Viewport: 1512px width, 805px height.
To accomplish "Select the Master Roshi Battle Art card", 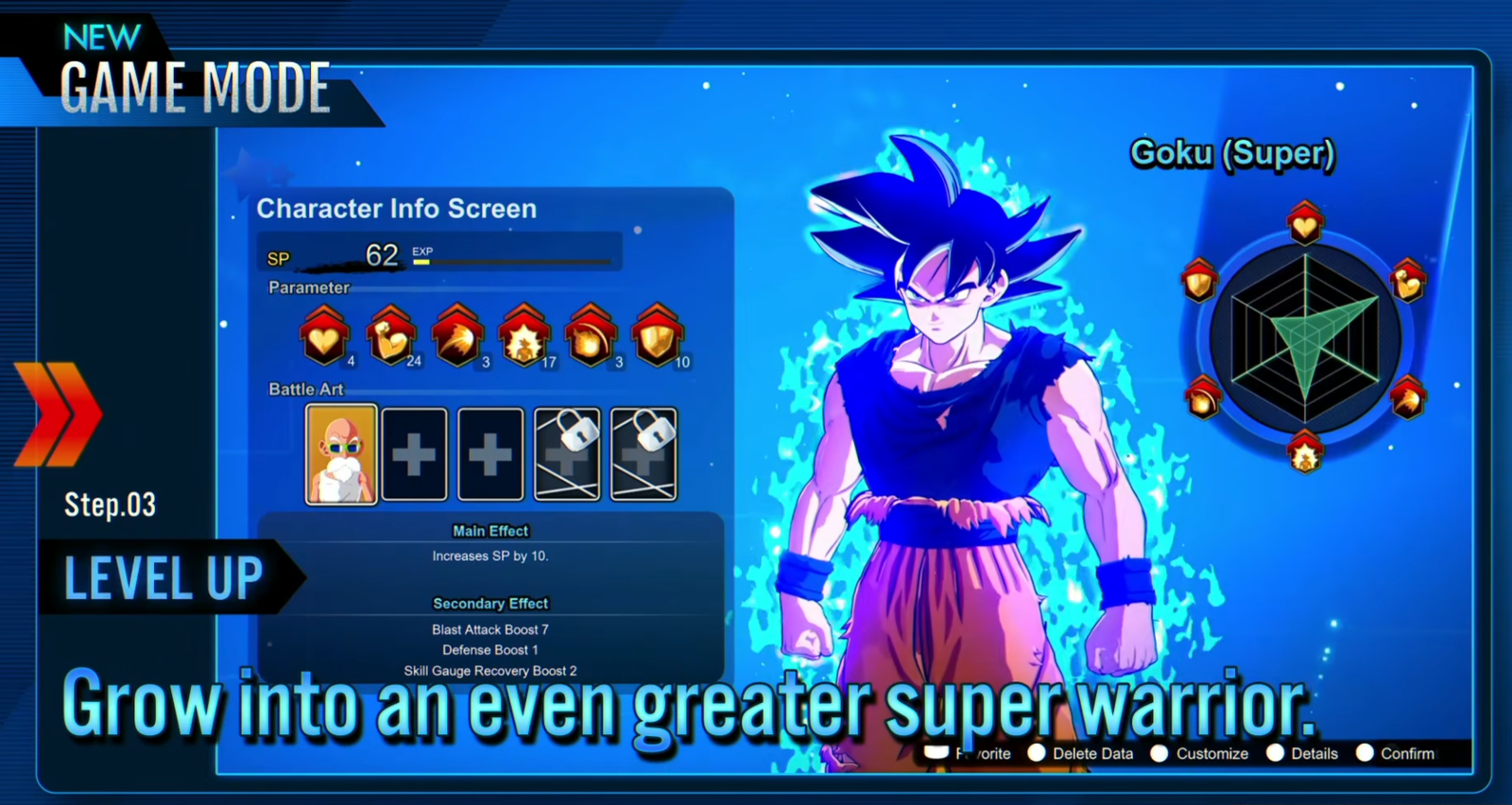I will (x=341, y=454).
